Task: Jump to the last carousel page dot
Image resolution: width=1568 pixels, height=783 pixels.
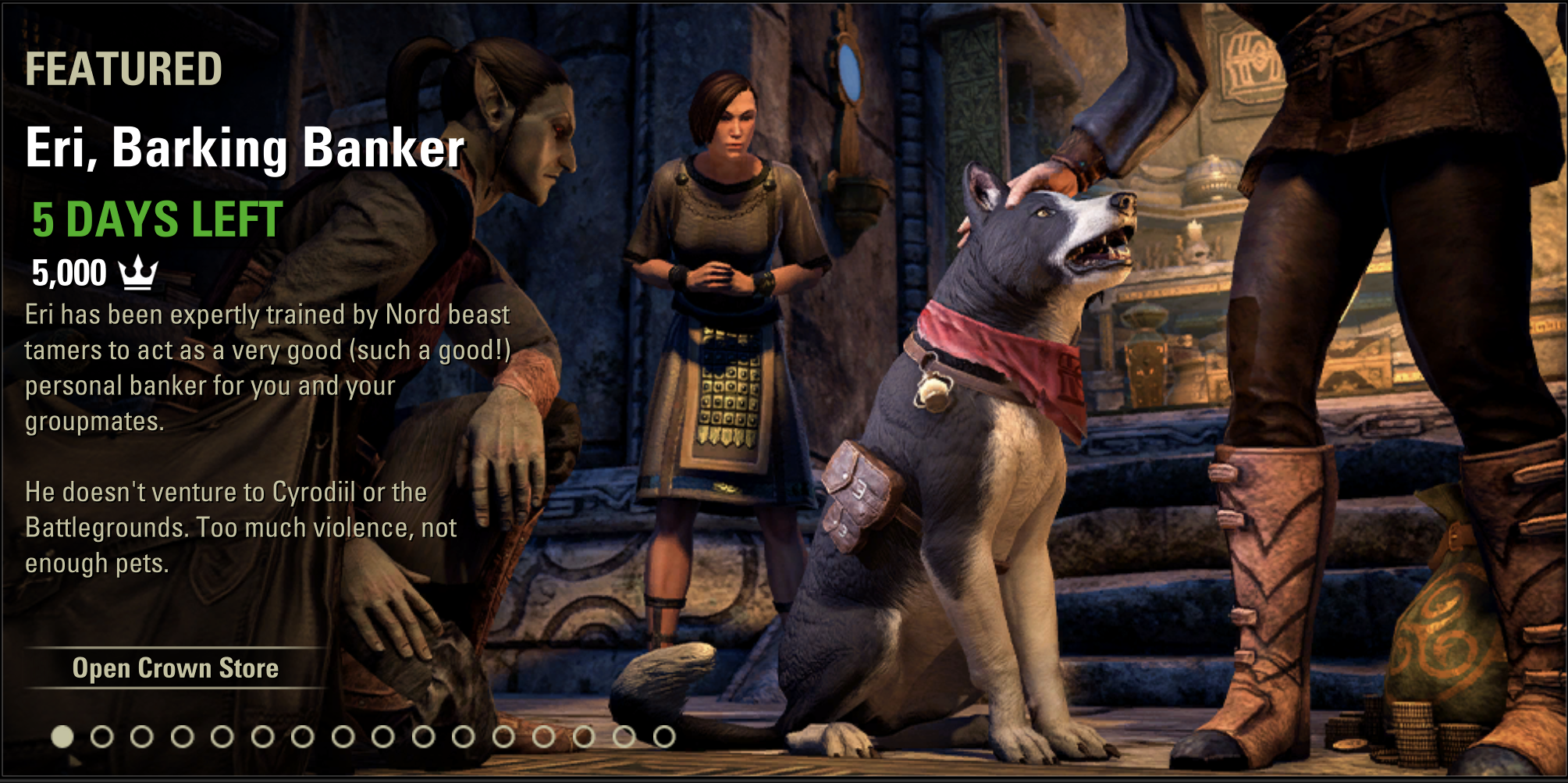Action: click(664, 736)
